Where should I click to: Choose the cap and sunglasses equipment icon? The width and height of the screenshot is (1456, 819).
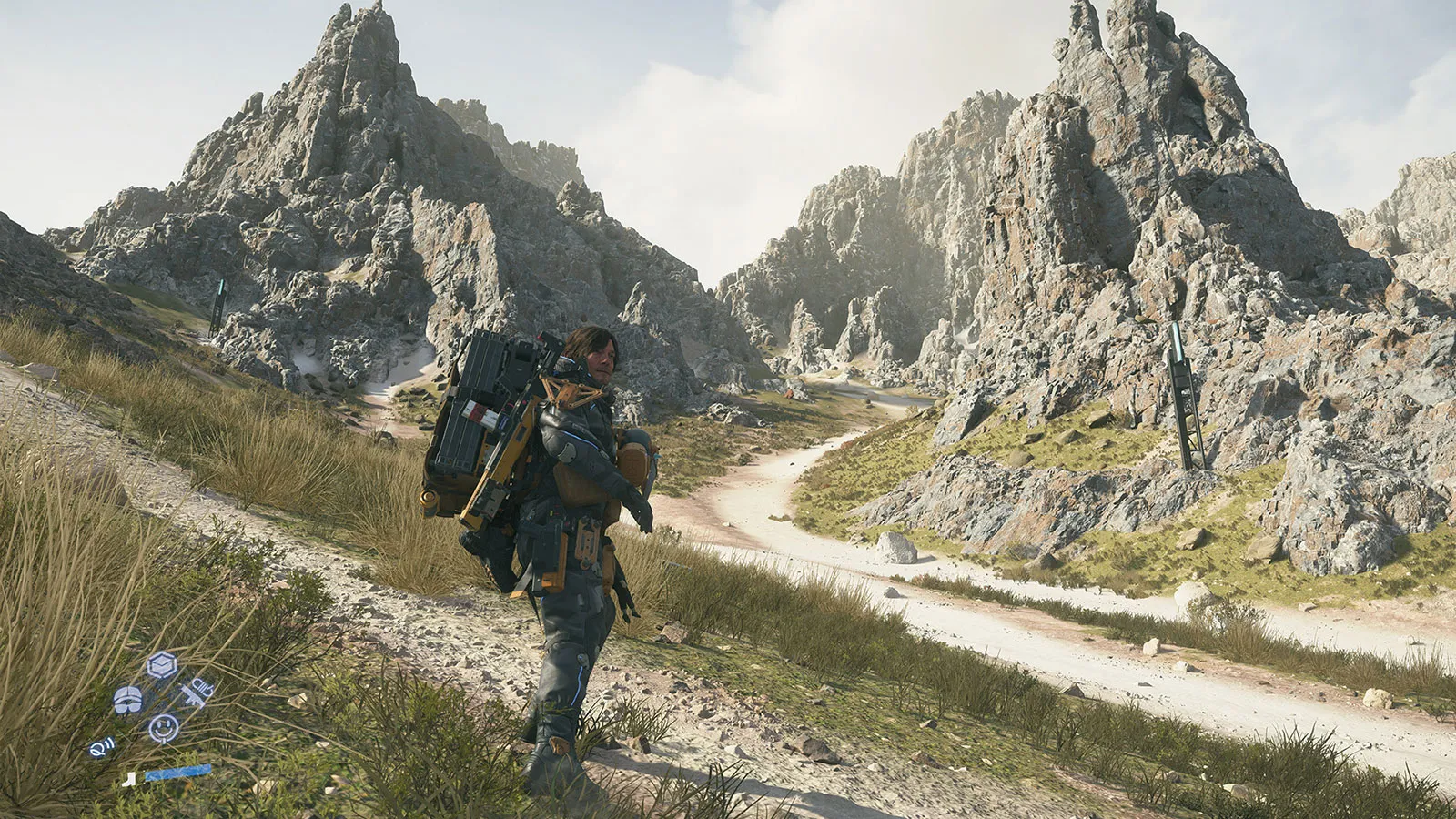[127, 699]
